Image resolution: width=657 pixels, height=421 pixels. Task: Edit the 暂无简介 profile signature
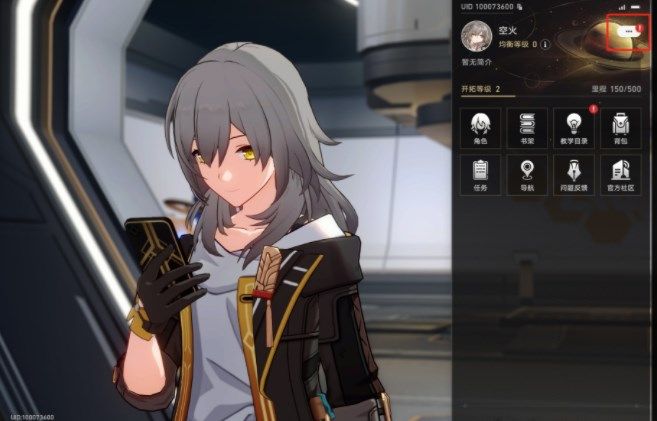point(479,62)
